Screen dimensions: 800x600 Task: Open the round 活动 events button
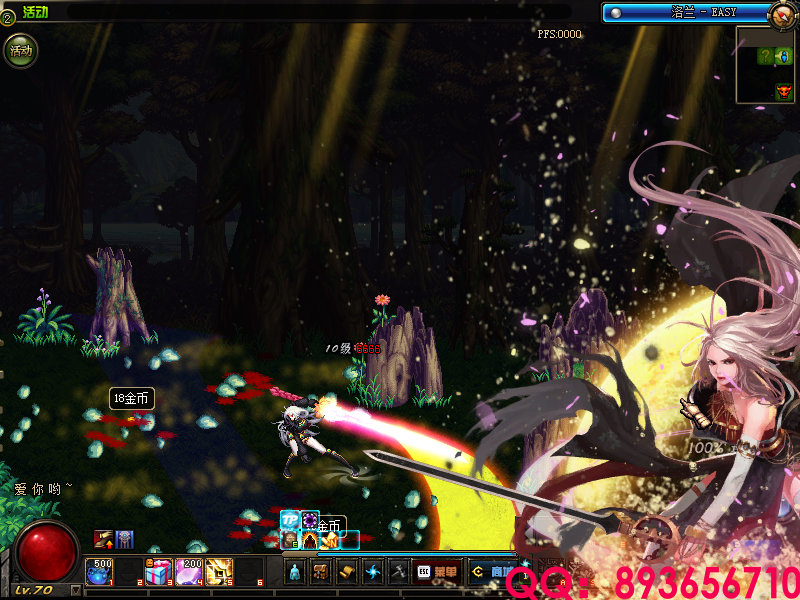point(20,50)
